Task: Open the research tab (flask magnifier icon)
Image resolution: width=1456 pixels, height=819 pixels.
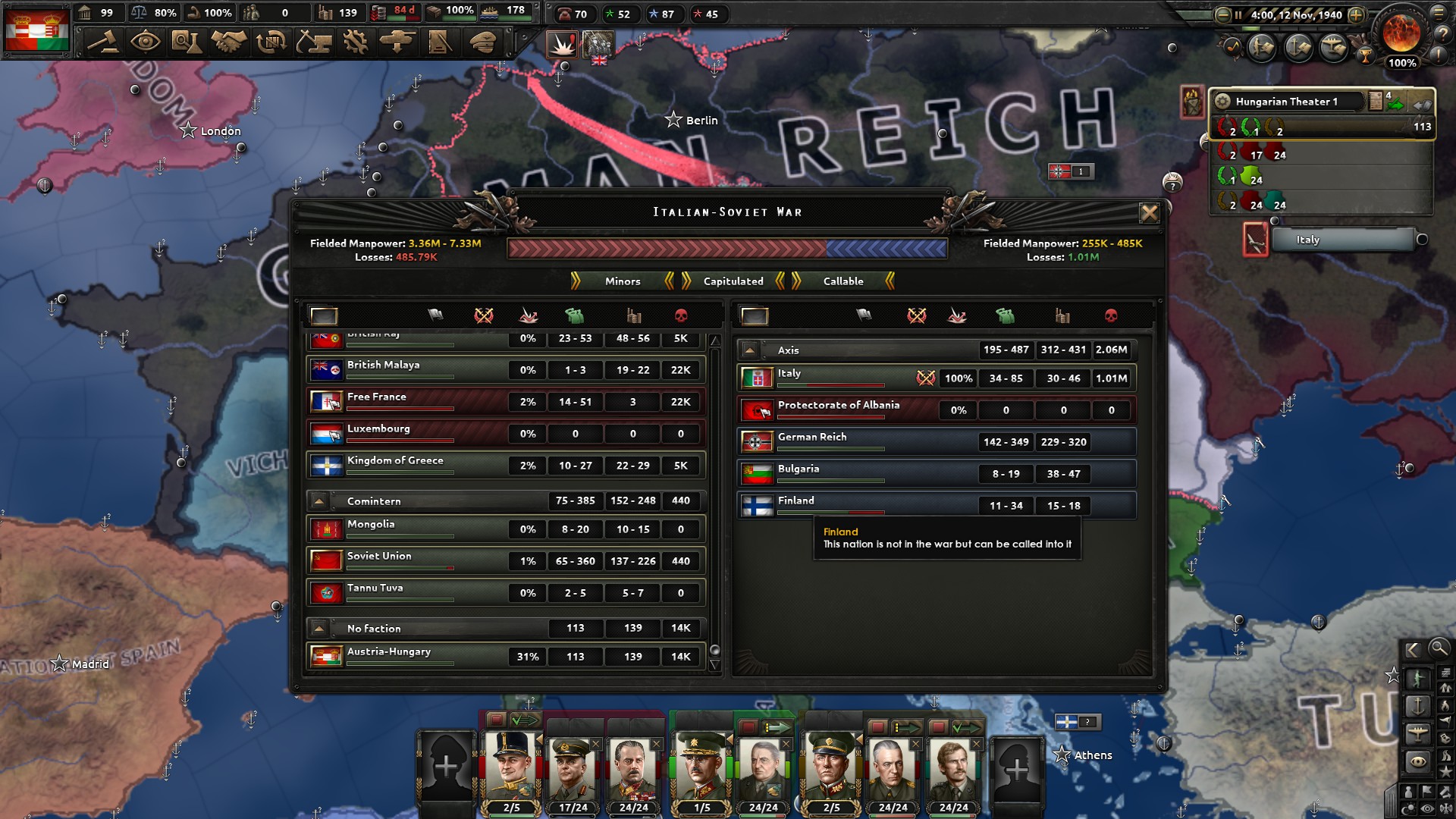Action: (x=188, y=42)
